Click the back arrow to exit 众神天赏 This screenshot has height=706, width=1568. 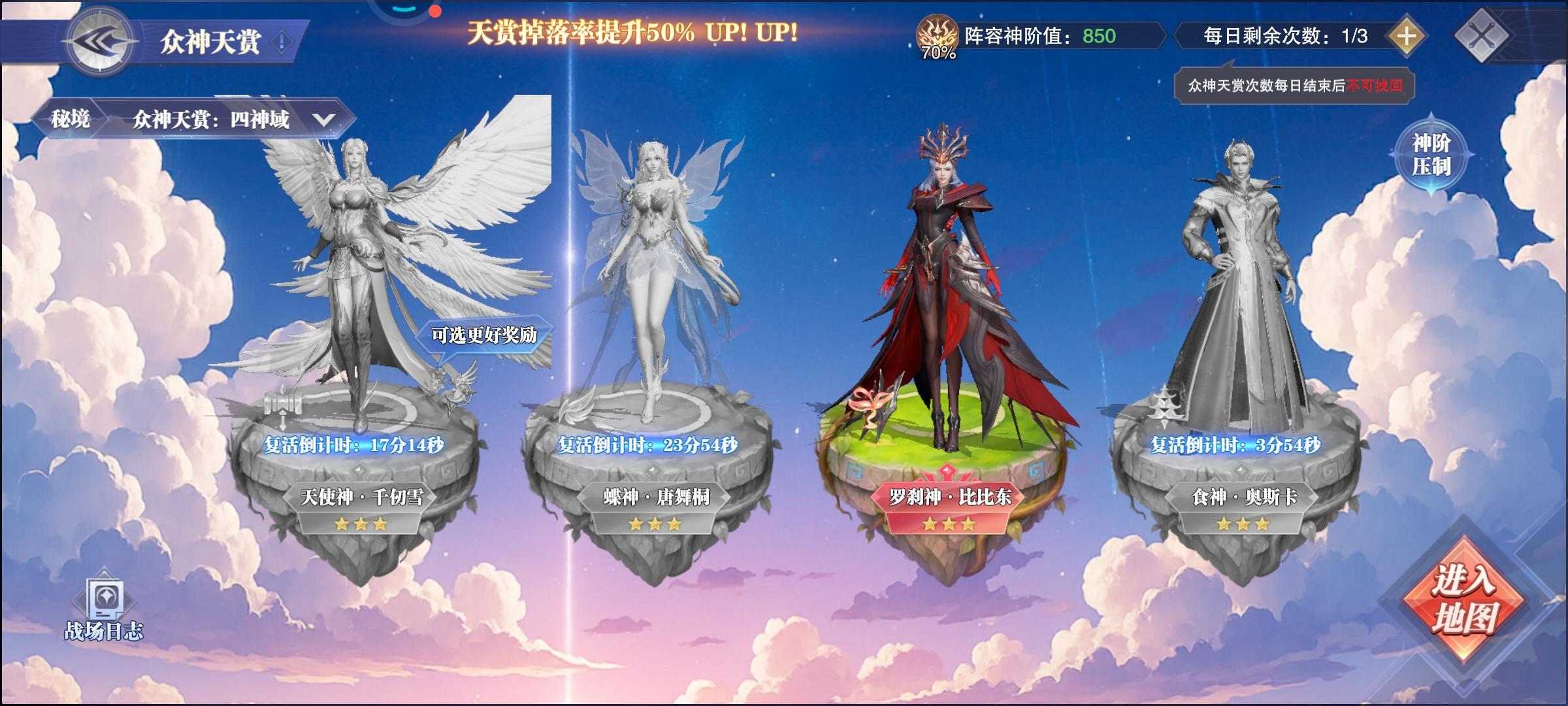[x=99, y=39]
